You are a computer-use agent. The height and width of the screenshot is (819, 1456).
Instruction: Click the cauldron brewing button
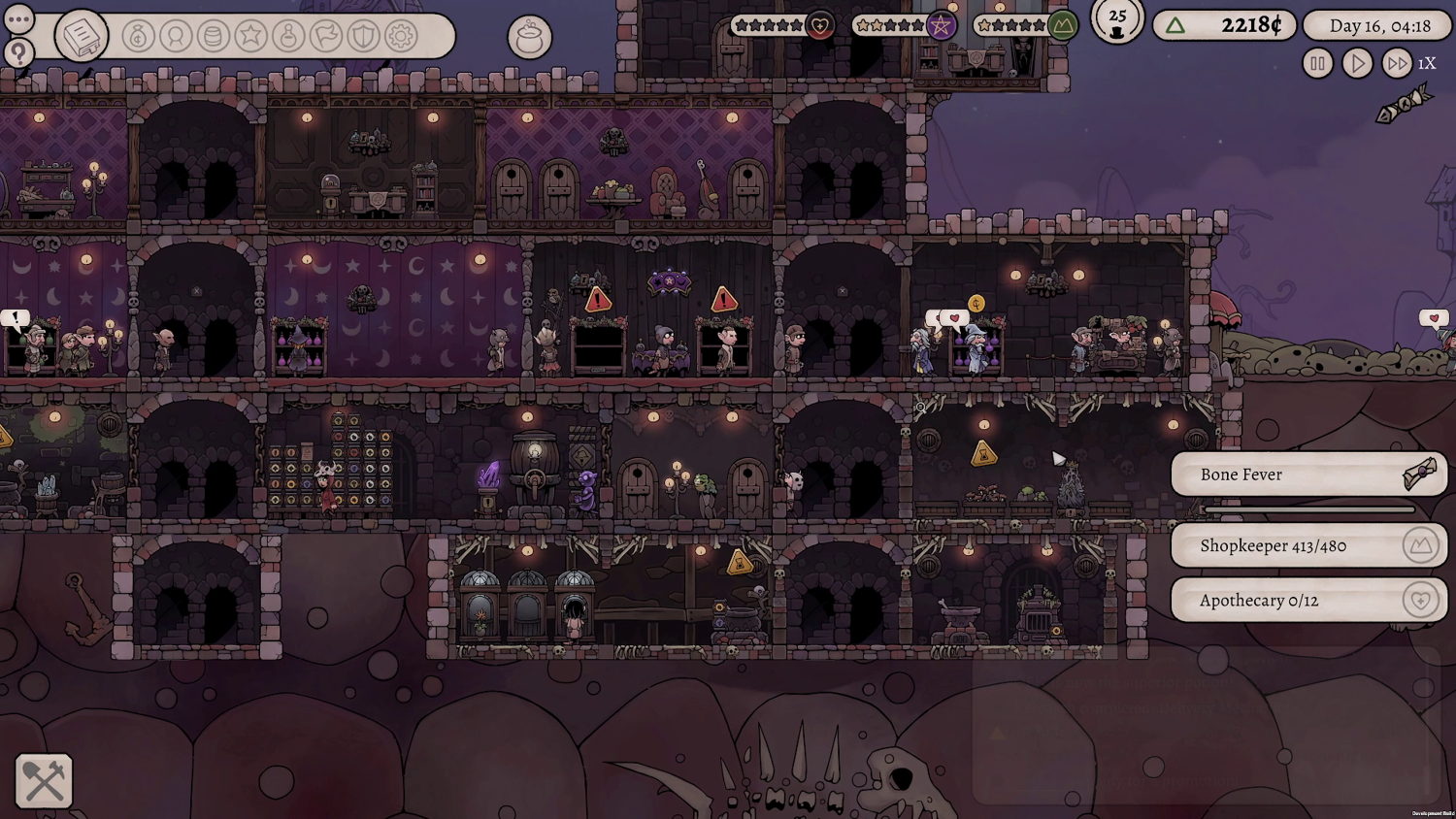tap(530, 38)
